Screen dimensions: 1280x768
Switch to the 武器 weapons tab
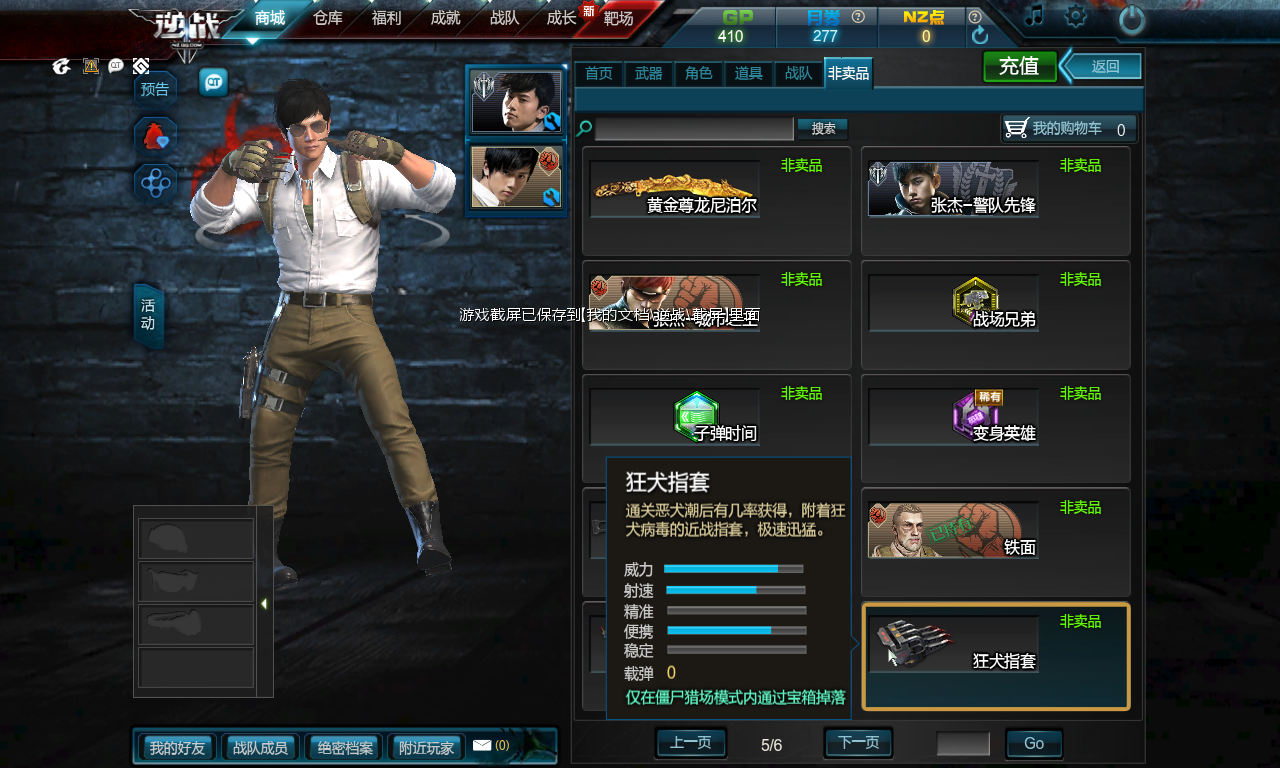coord(649,73)
